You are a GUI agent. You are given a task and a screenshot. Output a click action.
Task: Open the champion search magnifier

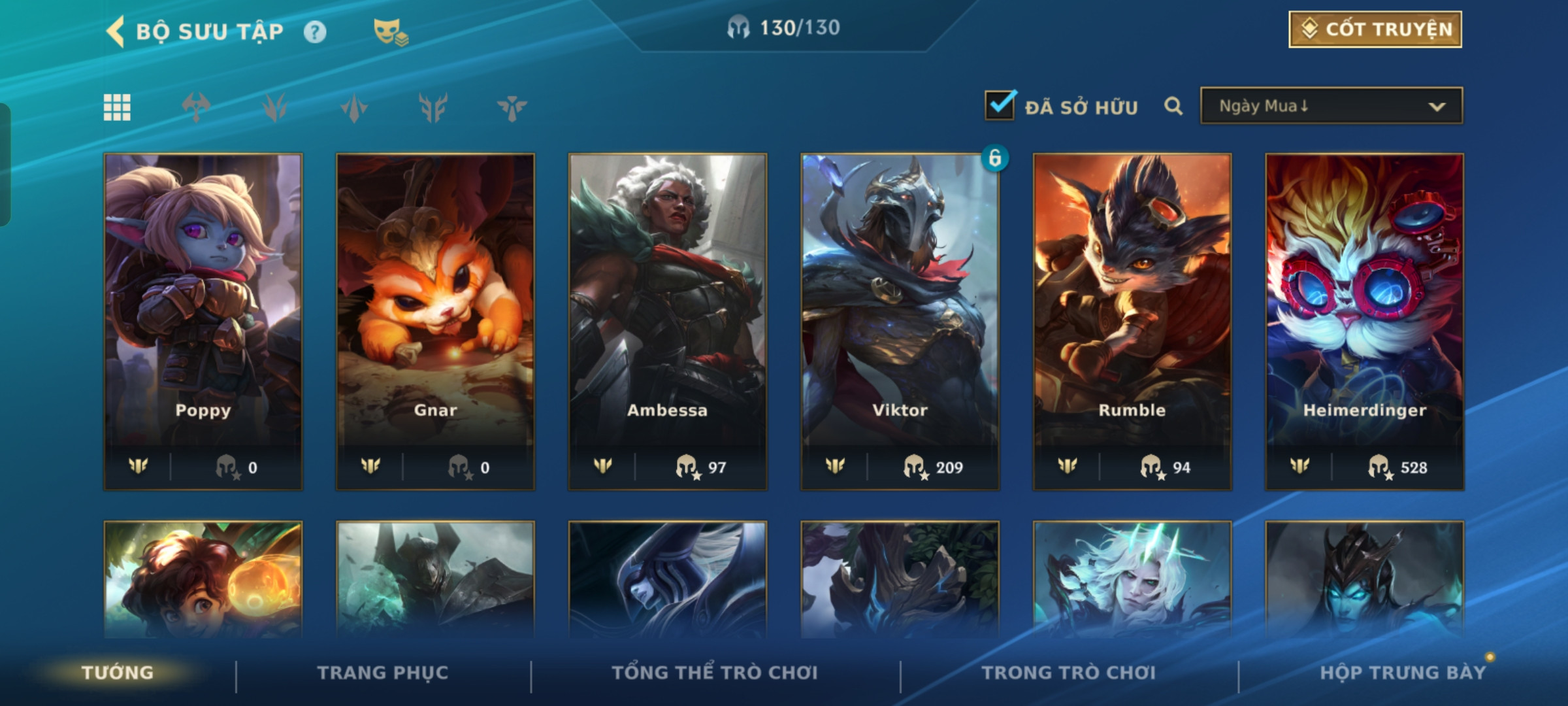point(1173,106)
